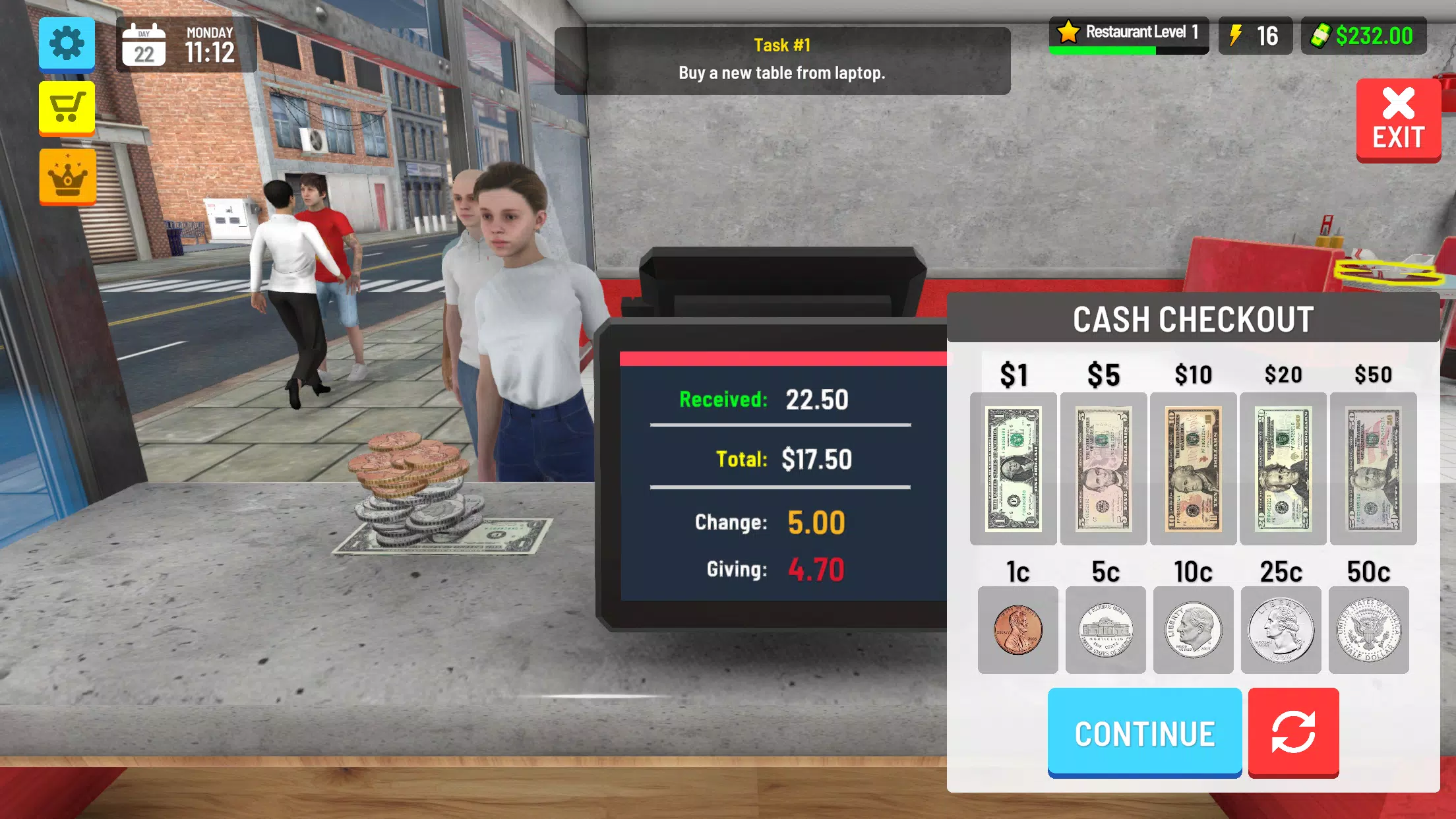The image size is (1456, 819).
Task: Open the VIP crown rewards
Action: [66, 175]
